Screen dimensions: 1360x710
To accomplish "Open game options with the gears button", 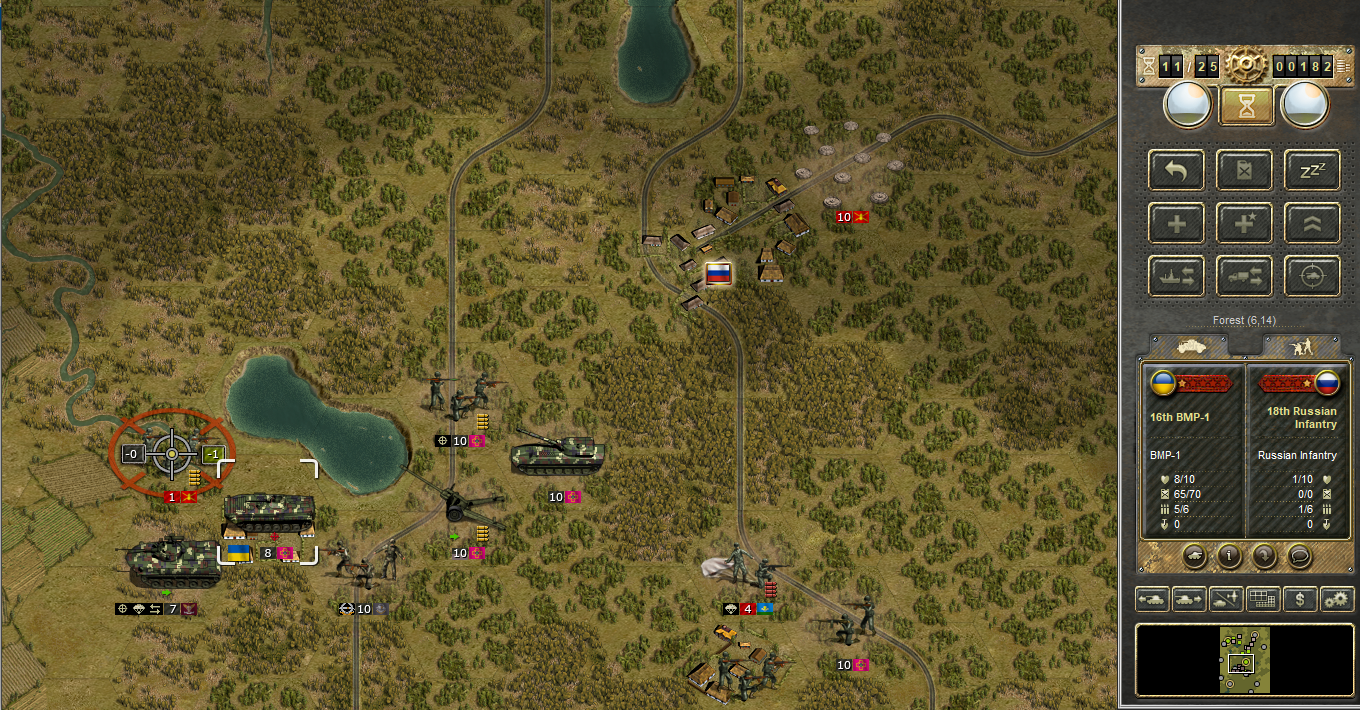I will coord(1336,599).
